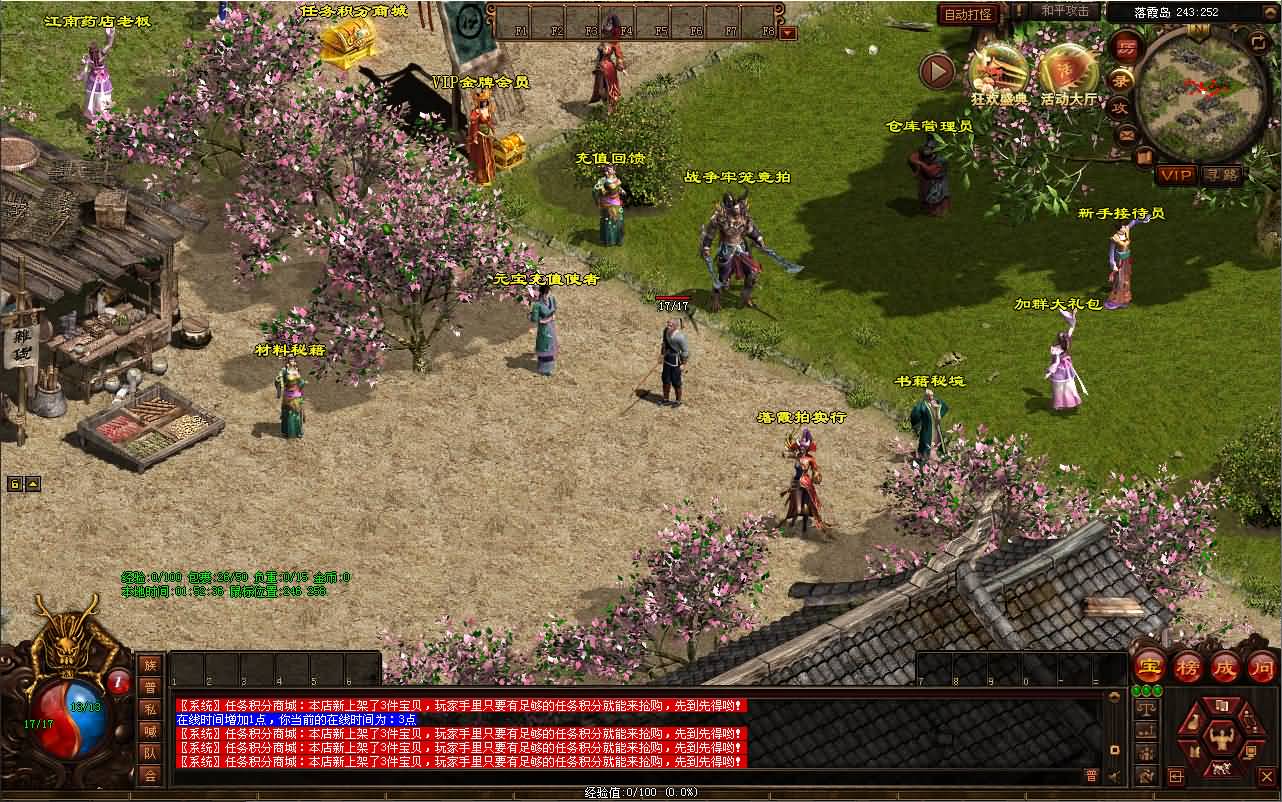The width and height of the screenshot is (1282, 802).
Task: Open the VIP button under the minimap
Action: [x=1176, y=175]
